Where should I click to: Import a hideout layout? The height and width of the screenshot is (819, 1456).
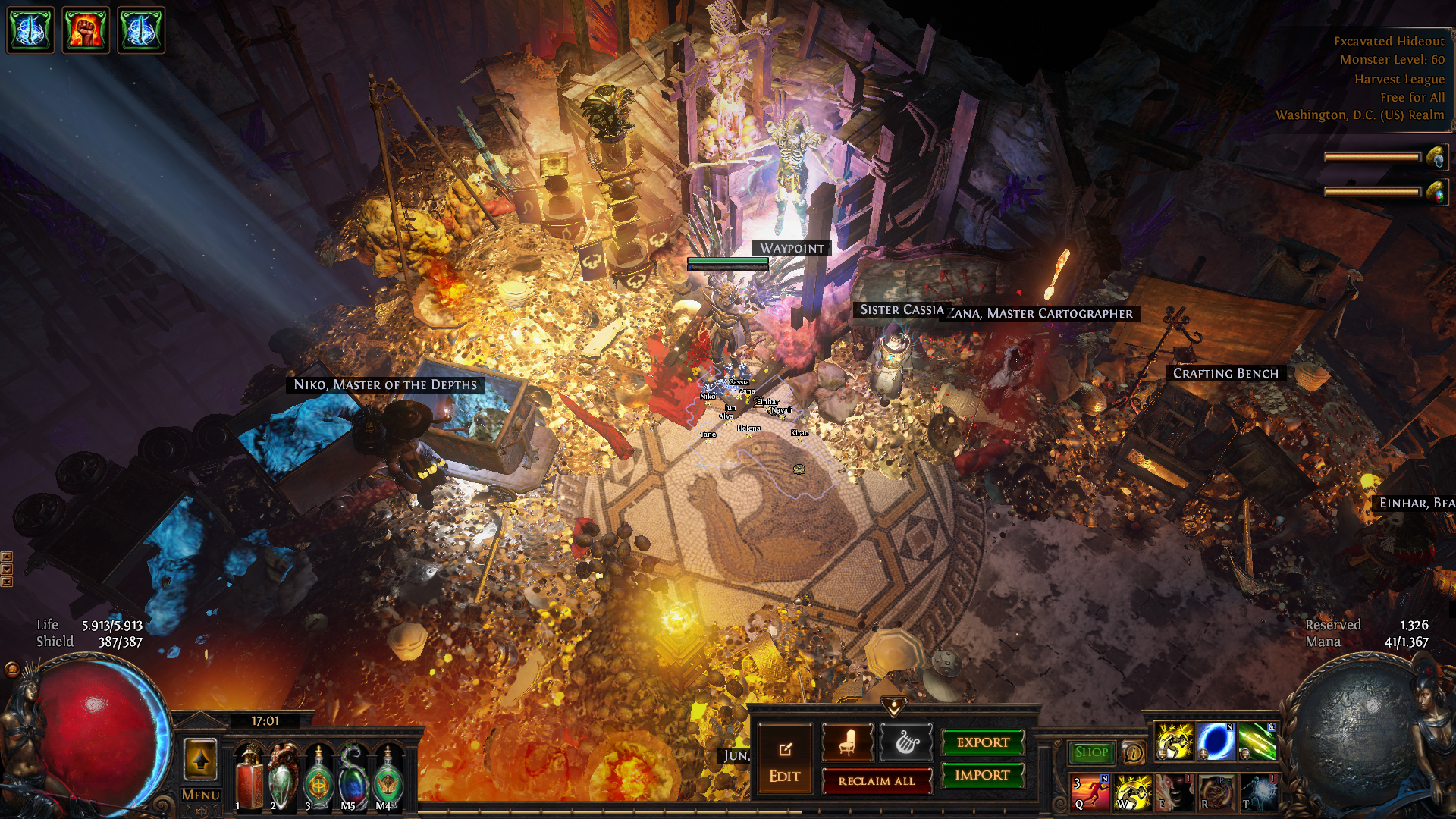coord(983,775)
